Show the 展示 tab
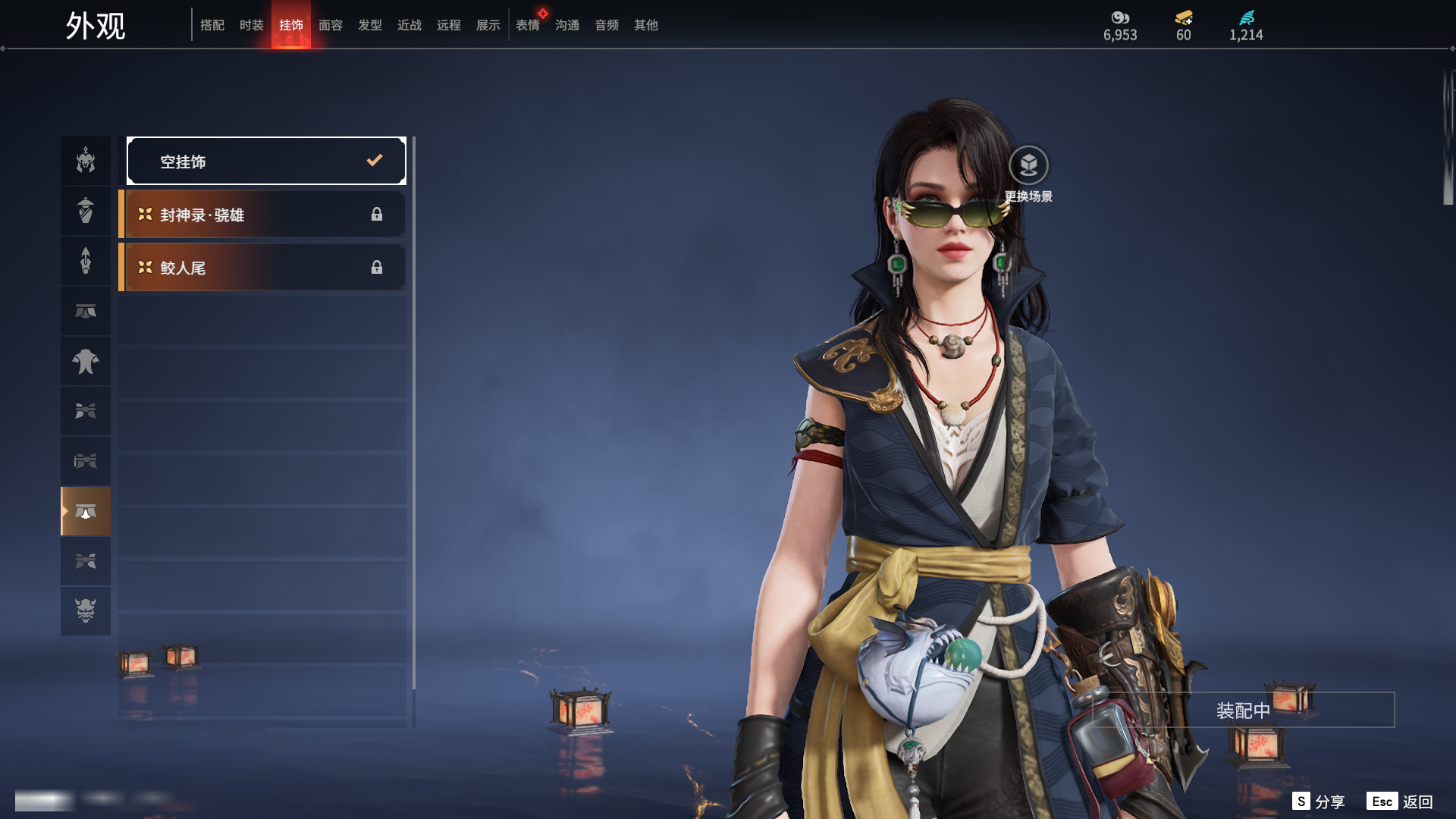 click(488, 25)
